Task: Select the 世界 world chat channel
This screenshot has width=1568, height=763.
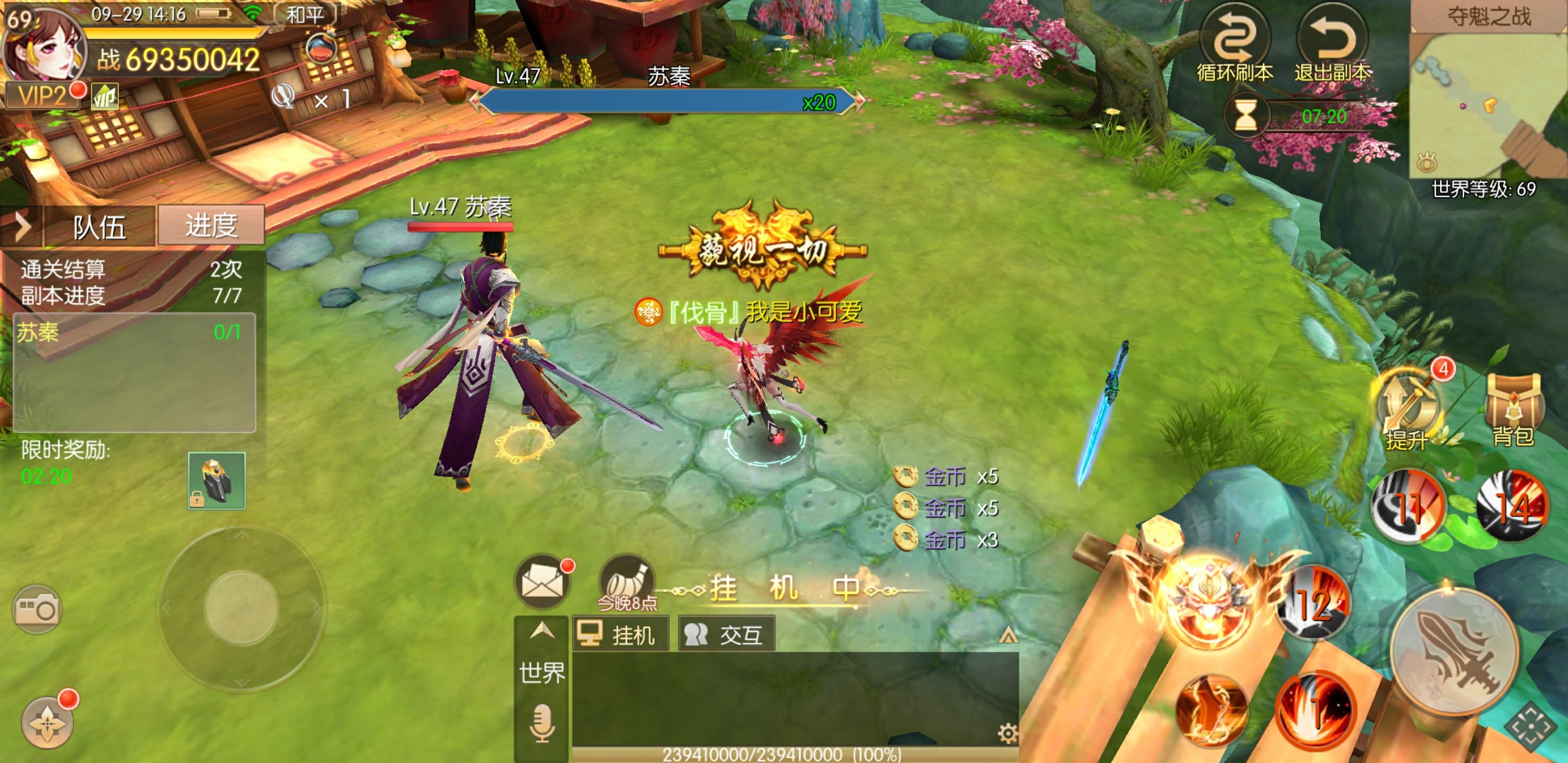Action: click(542, 672)
